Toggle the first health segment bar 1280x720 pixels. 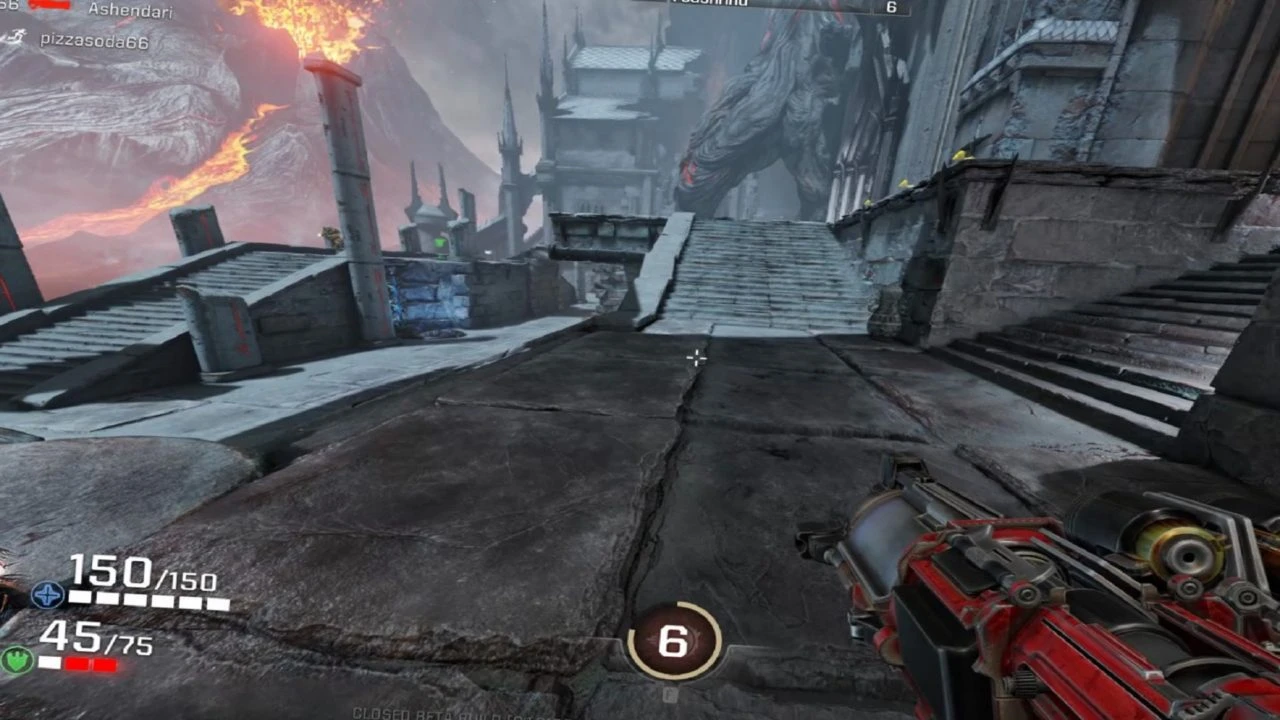point(80,598)
